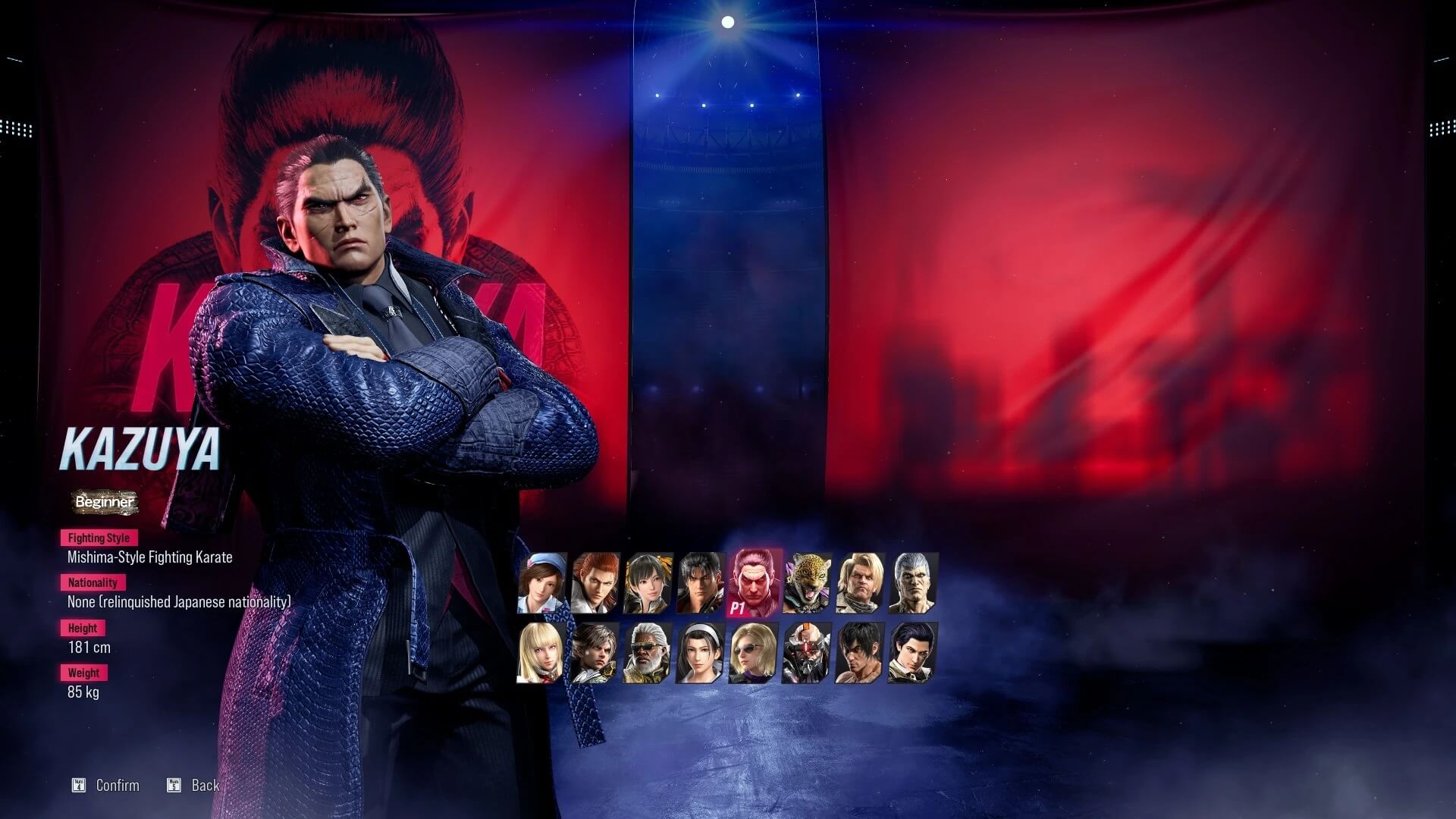Pick Xiaoyu from the character grid
This screenshot has width=1456, height=819.
(x=648, y=582)
